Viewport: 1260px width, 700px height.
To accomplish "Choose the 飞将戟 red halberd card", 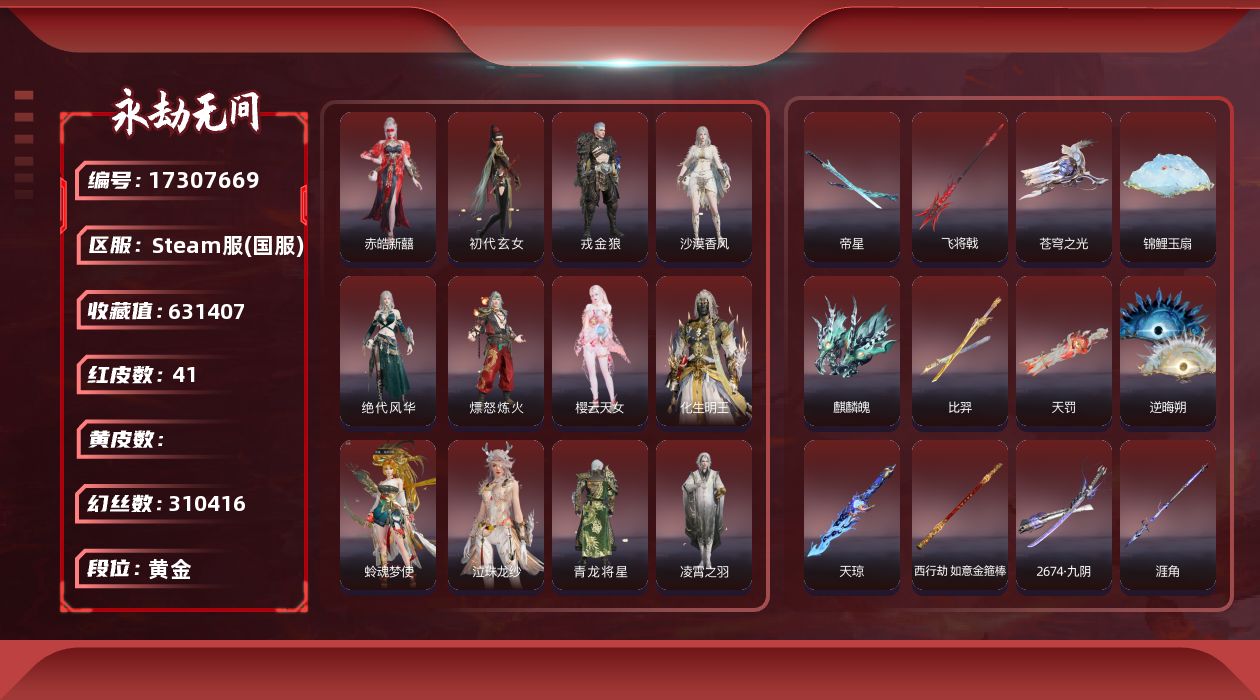I will (960, 187).
